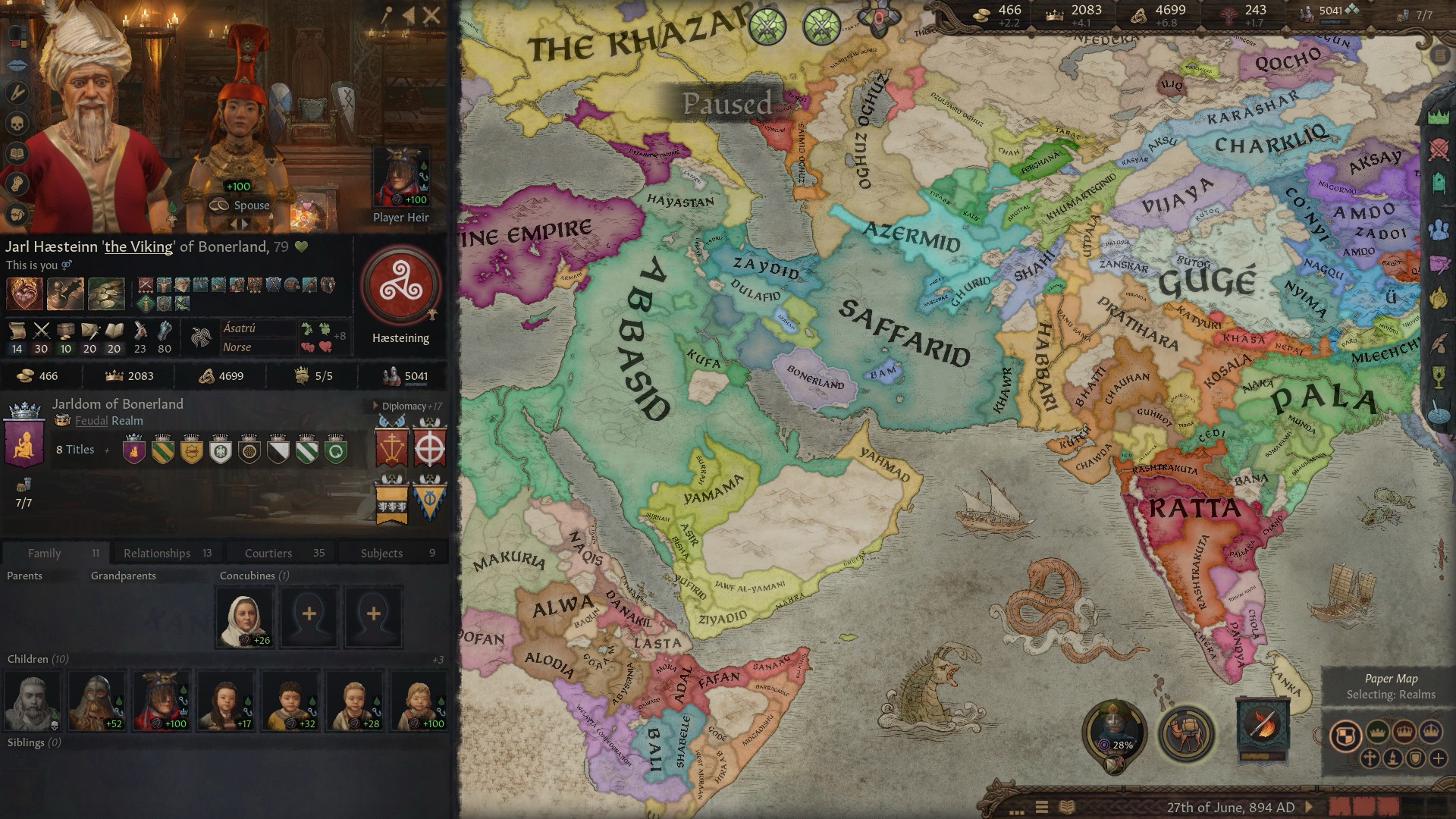
Task: Switch to the Family tab
Action: (x=44, y=553)
